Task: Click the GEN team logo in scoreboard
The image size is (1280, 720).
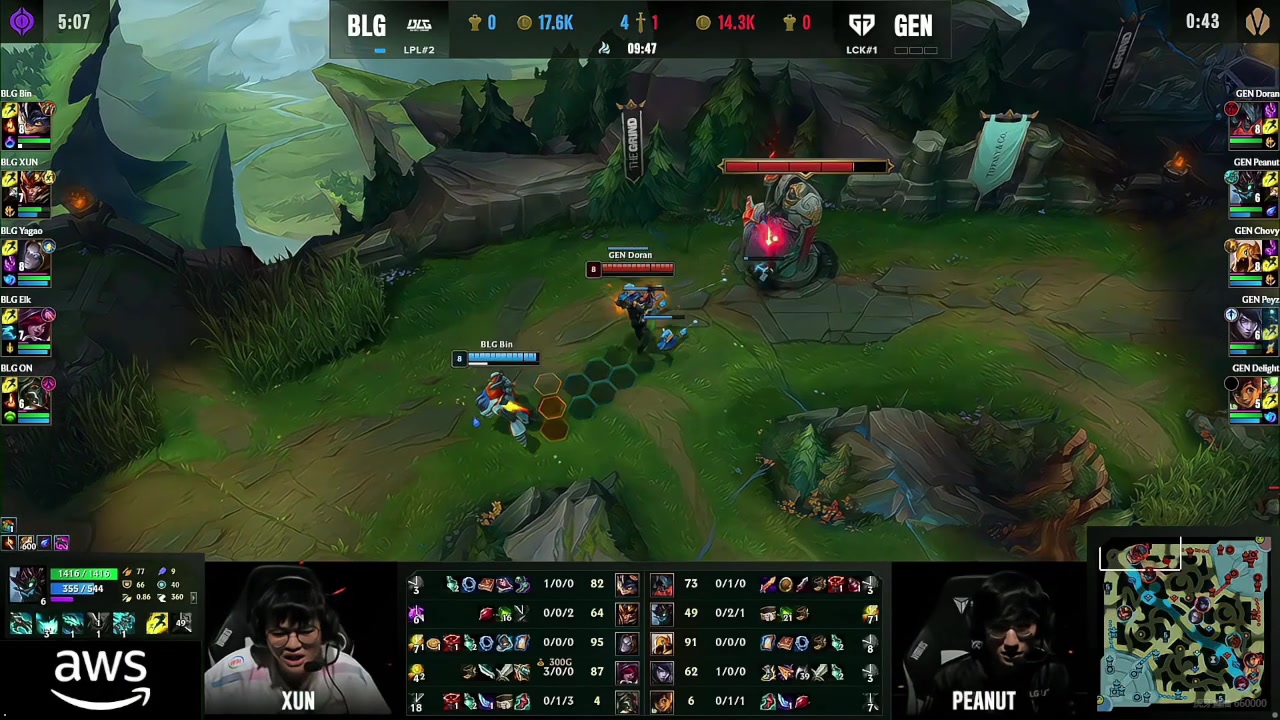Action: (x=861, y=24)
